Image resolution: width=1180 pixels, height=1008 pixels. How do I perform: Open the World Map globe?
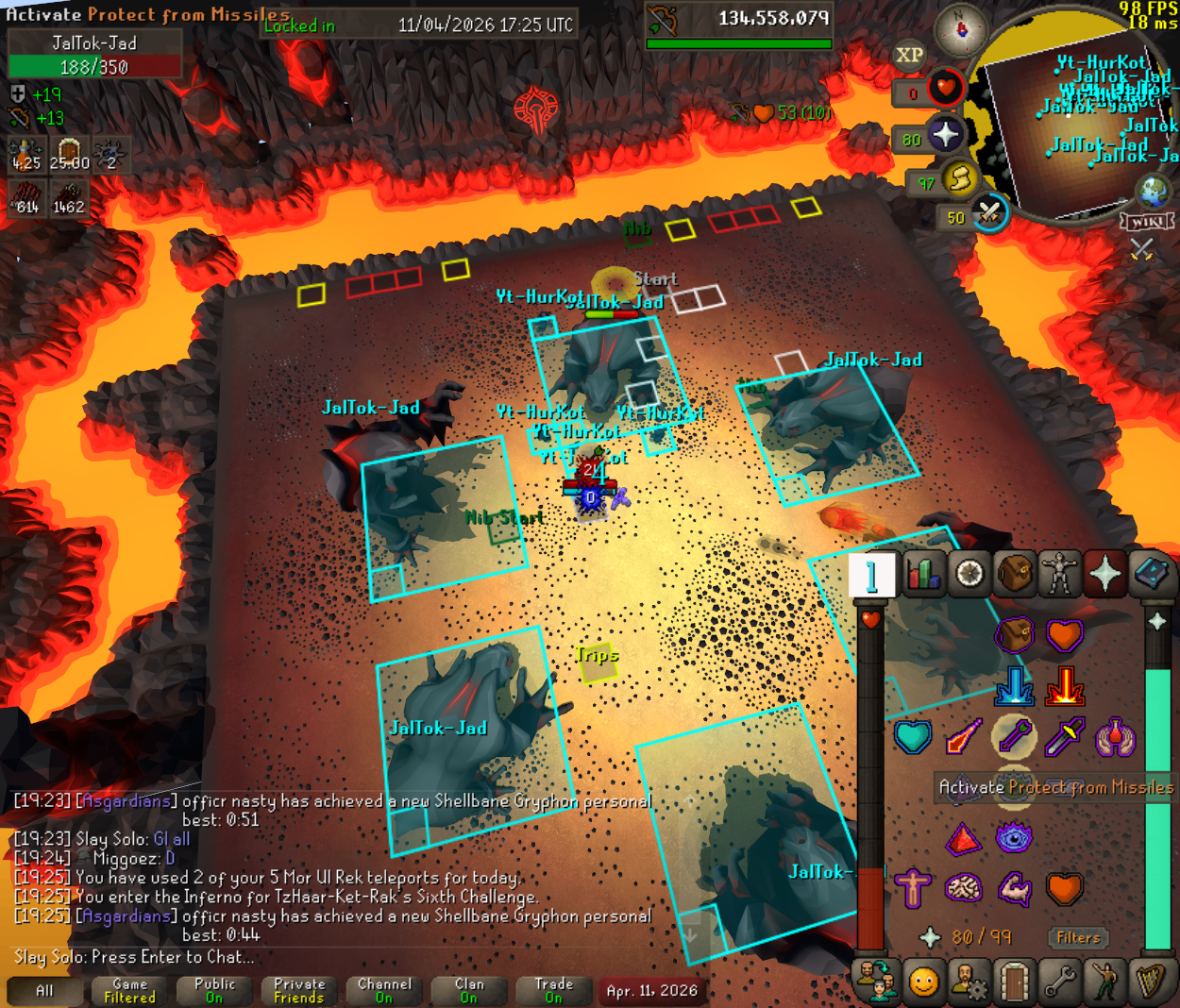1154,191
